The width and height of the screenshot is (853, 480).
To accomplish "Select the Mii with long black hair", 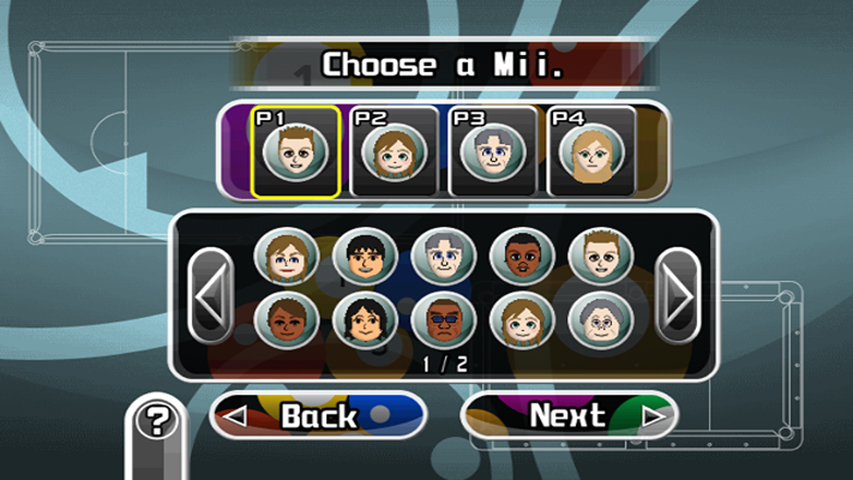I will click(365, 320).
